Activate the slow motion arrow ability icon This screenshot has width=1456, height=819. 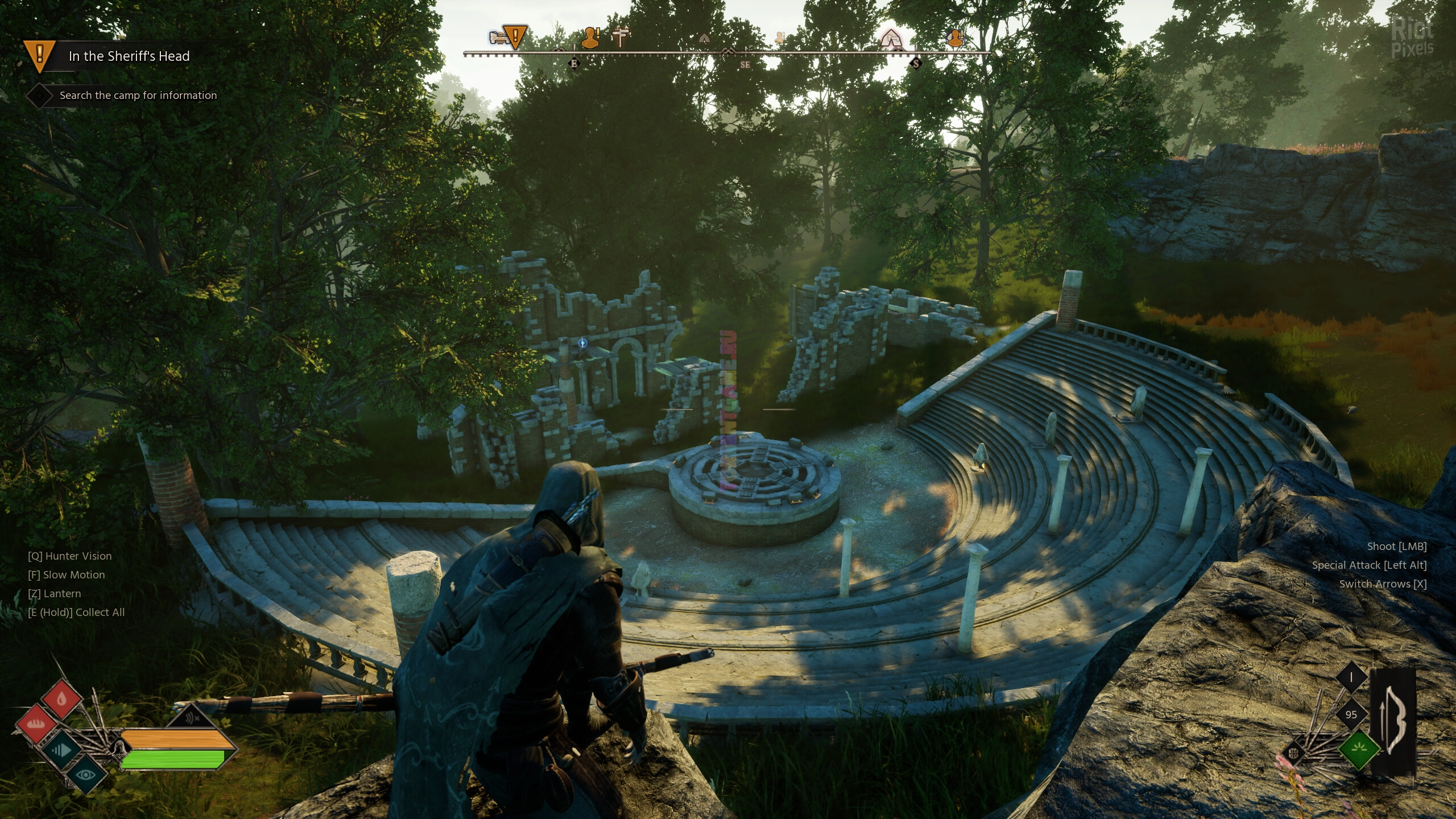point(61,751)
